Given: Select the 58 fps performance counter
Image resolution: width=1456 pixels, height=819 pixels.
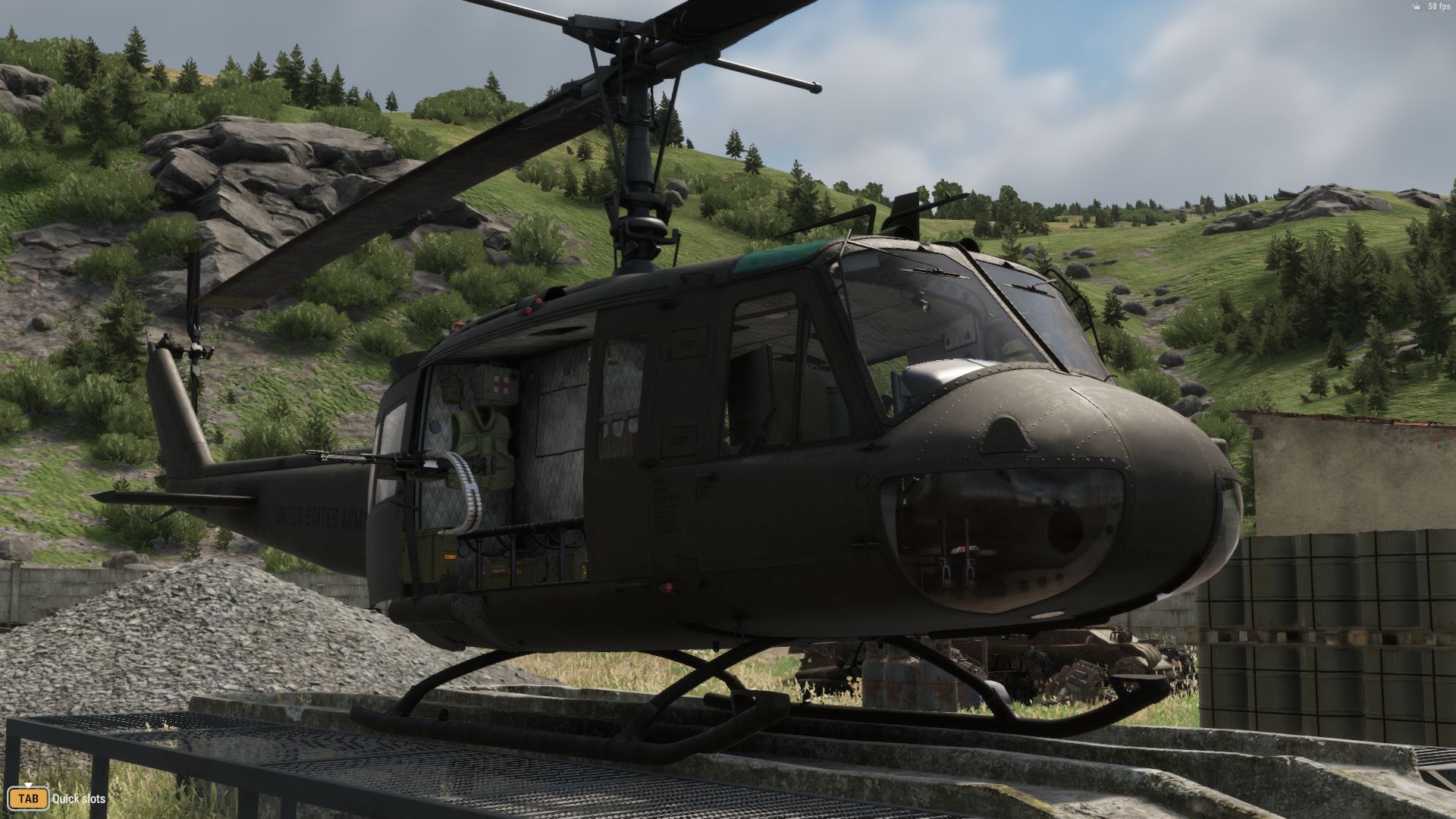Looking at the screenshot, I should (x=1440, y=6).
